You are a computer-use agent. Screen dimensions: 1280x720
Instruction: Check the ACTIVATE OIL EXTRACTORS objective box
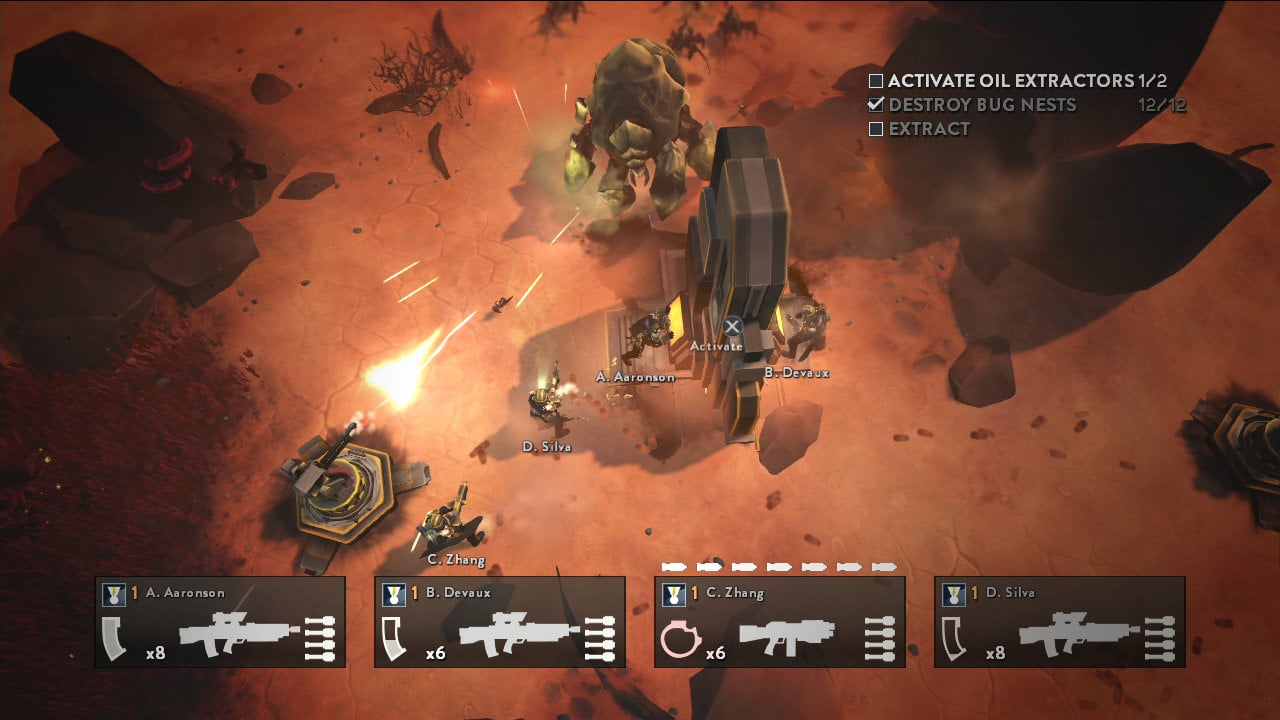[x=878, y=81]
